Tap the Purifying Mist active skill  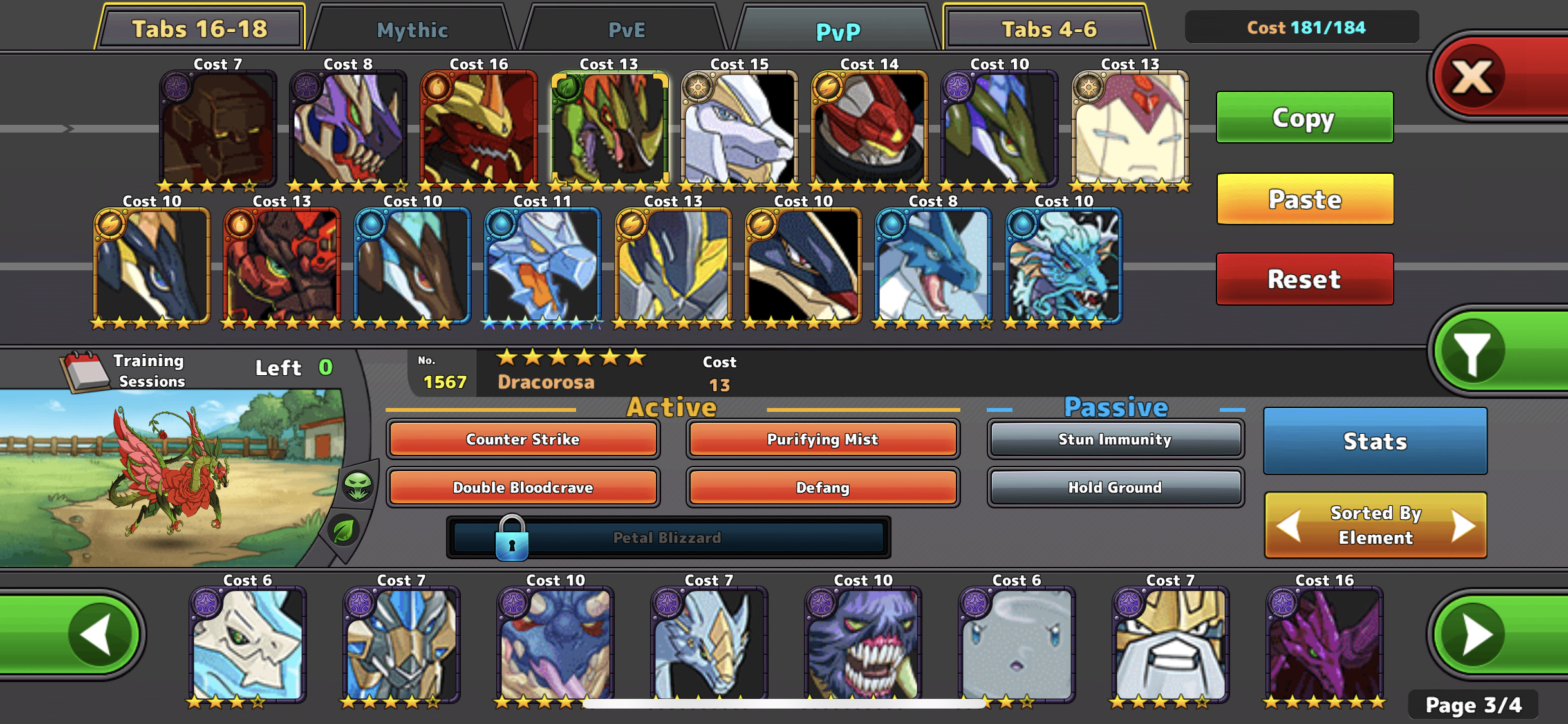coord(822,439)
